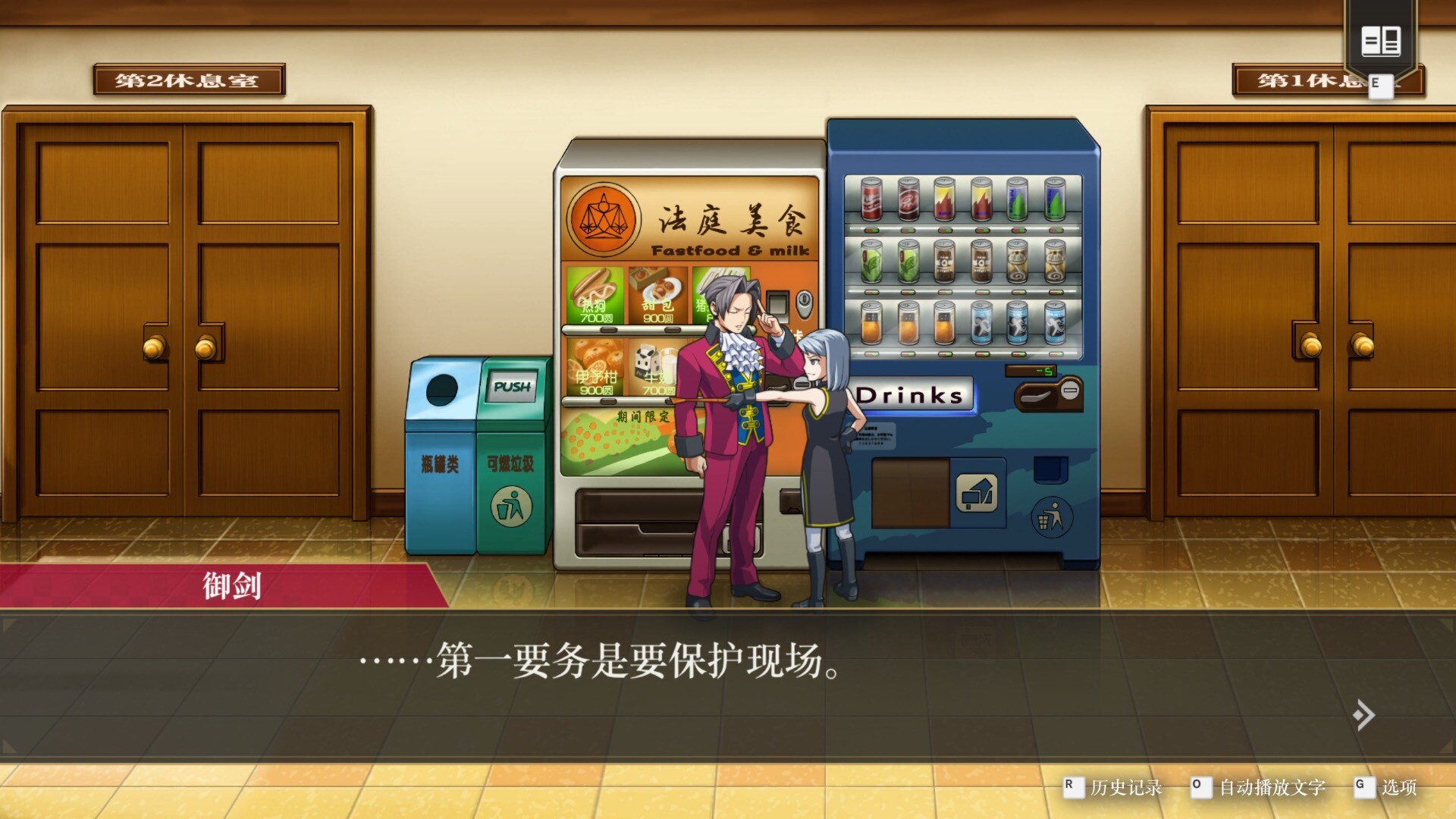1456x819 pixels.
Task: Toggle 自动播放文字 auto-play text
Action: click(1272, 787)
